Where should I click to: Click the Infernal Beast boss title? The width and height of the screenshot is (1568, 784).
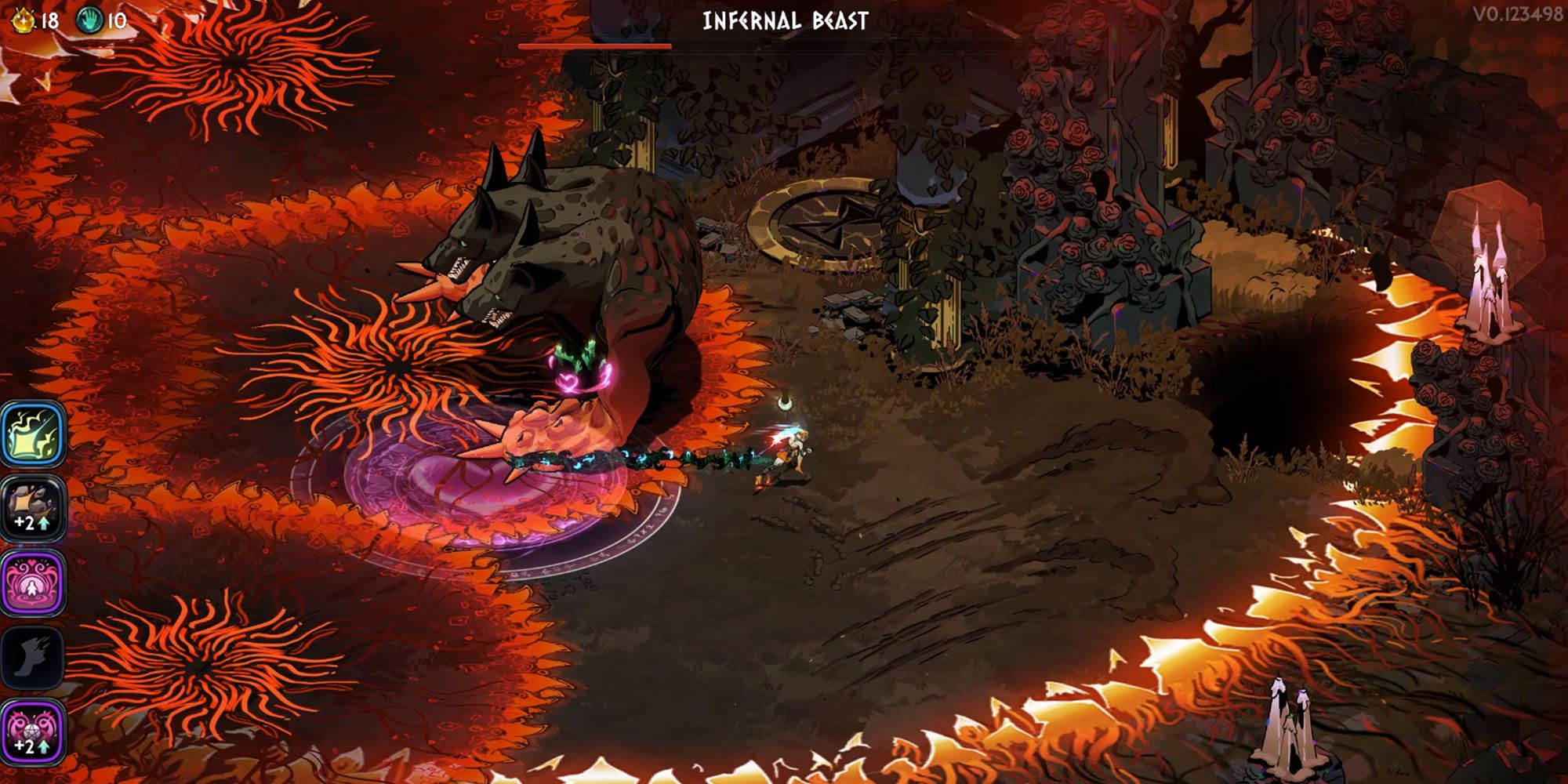click(x=786, y=22)
